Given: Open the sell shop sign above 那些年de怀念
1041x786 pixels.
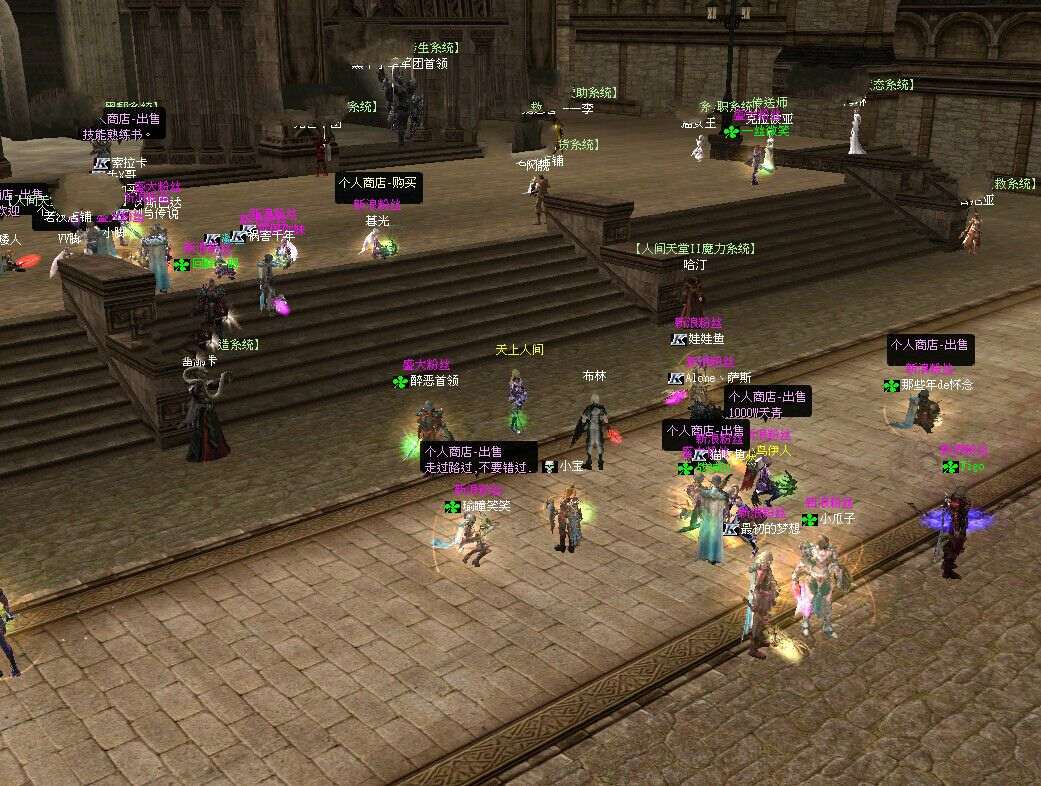Looking at the screenshot, I should (930, 350).
